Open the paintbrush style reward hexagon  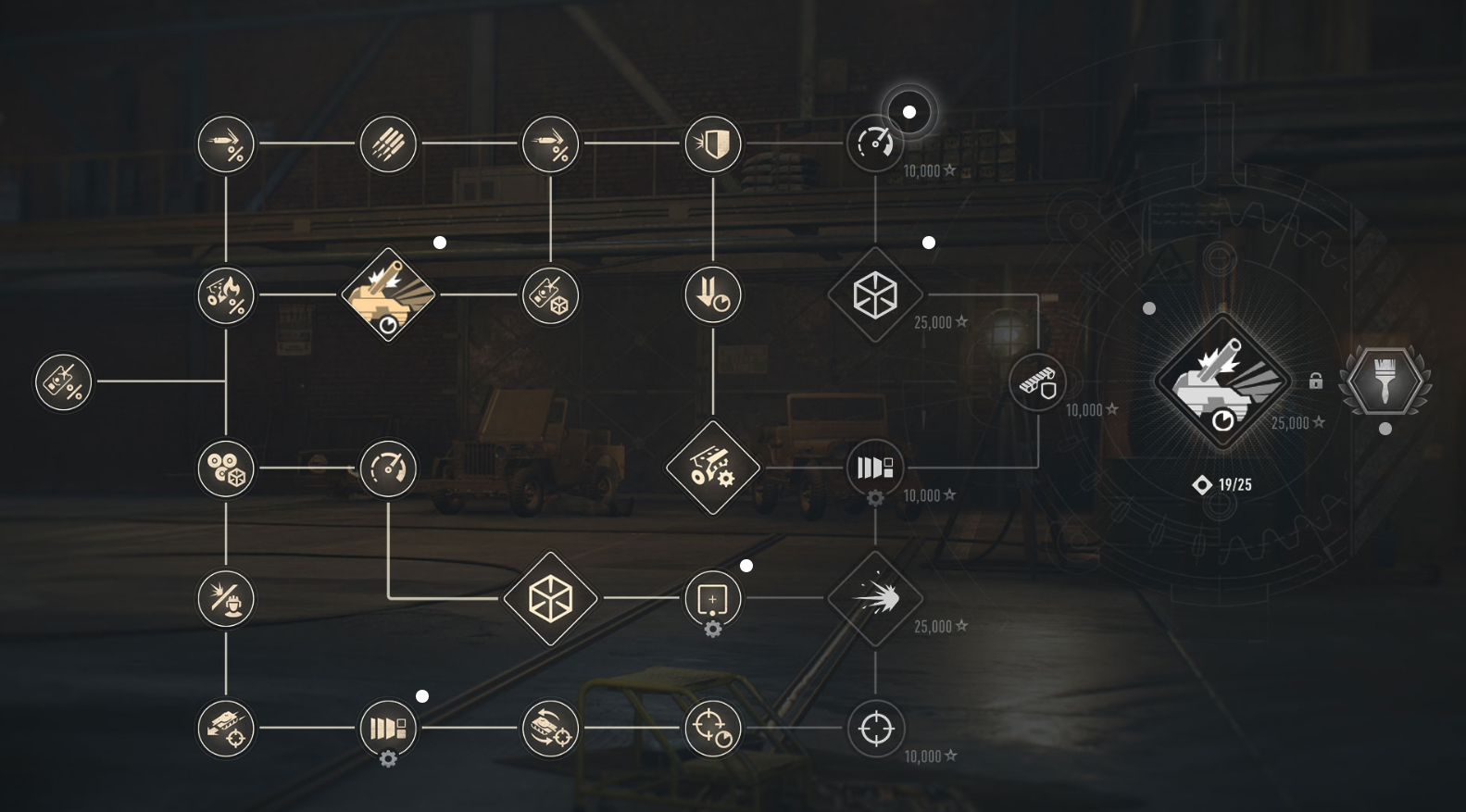(1385, 381)
